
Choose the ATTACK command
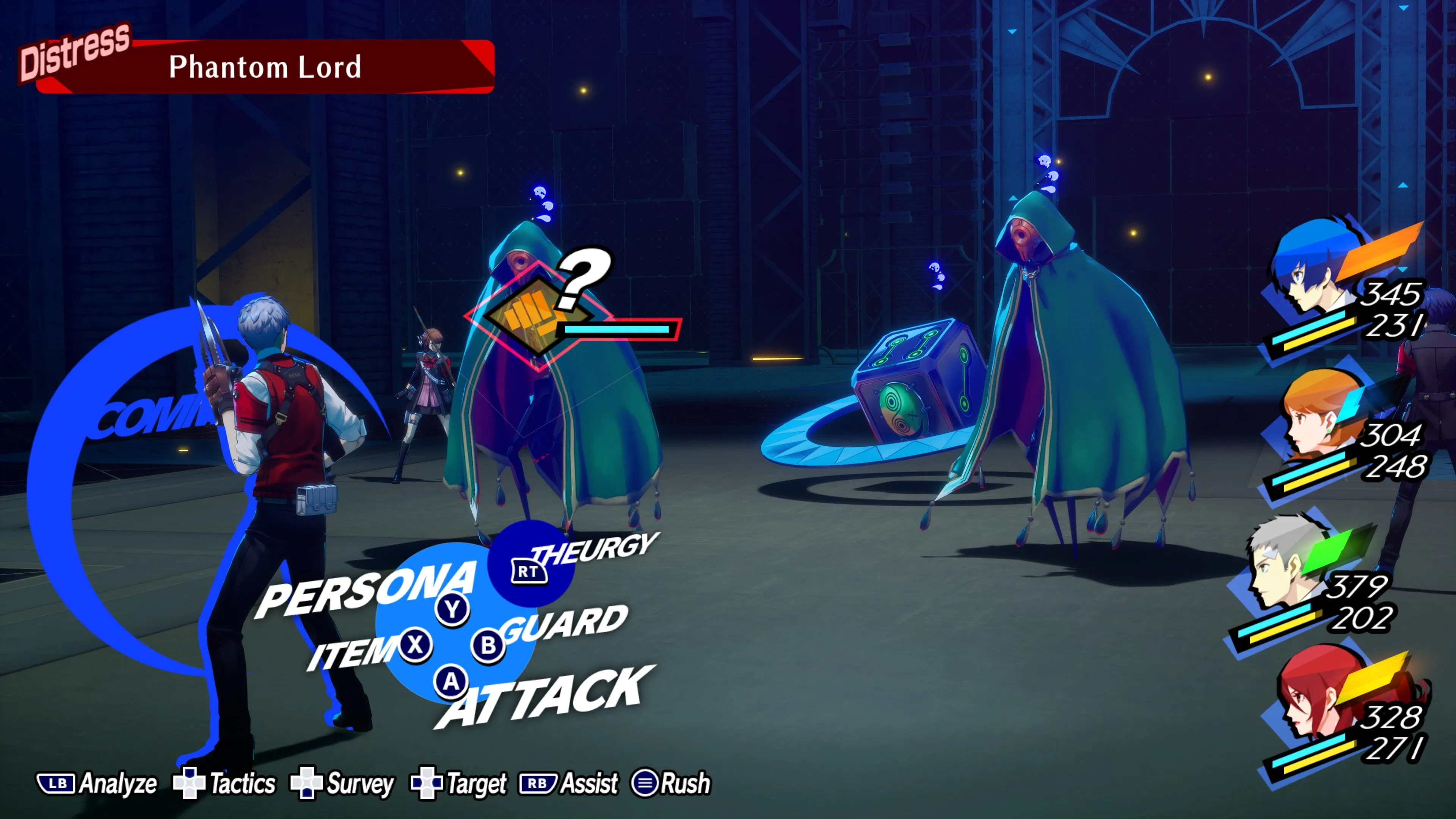543,698
